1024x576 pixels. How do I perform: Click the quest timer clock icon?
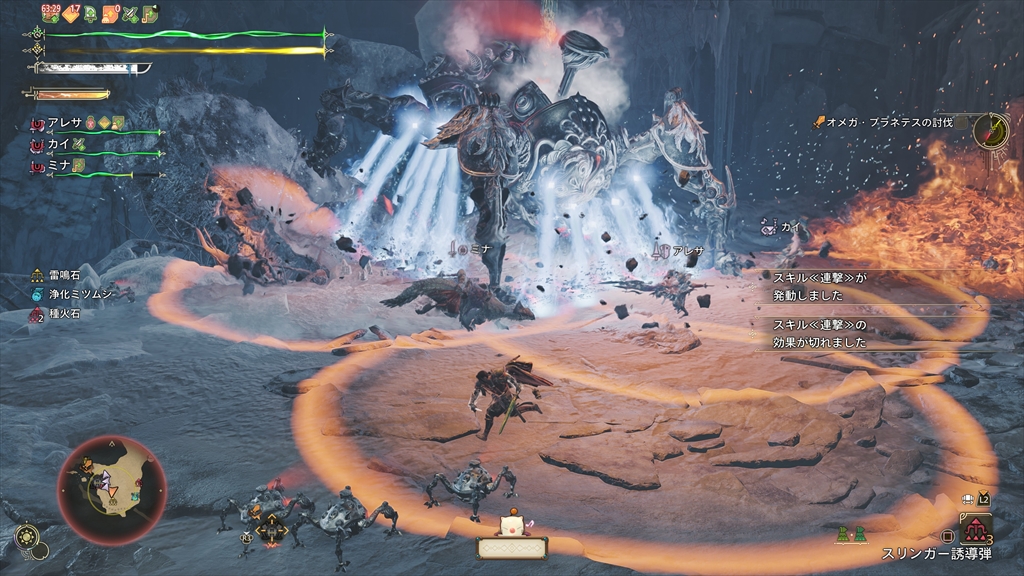pos(992,129)
